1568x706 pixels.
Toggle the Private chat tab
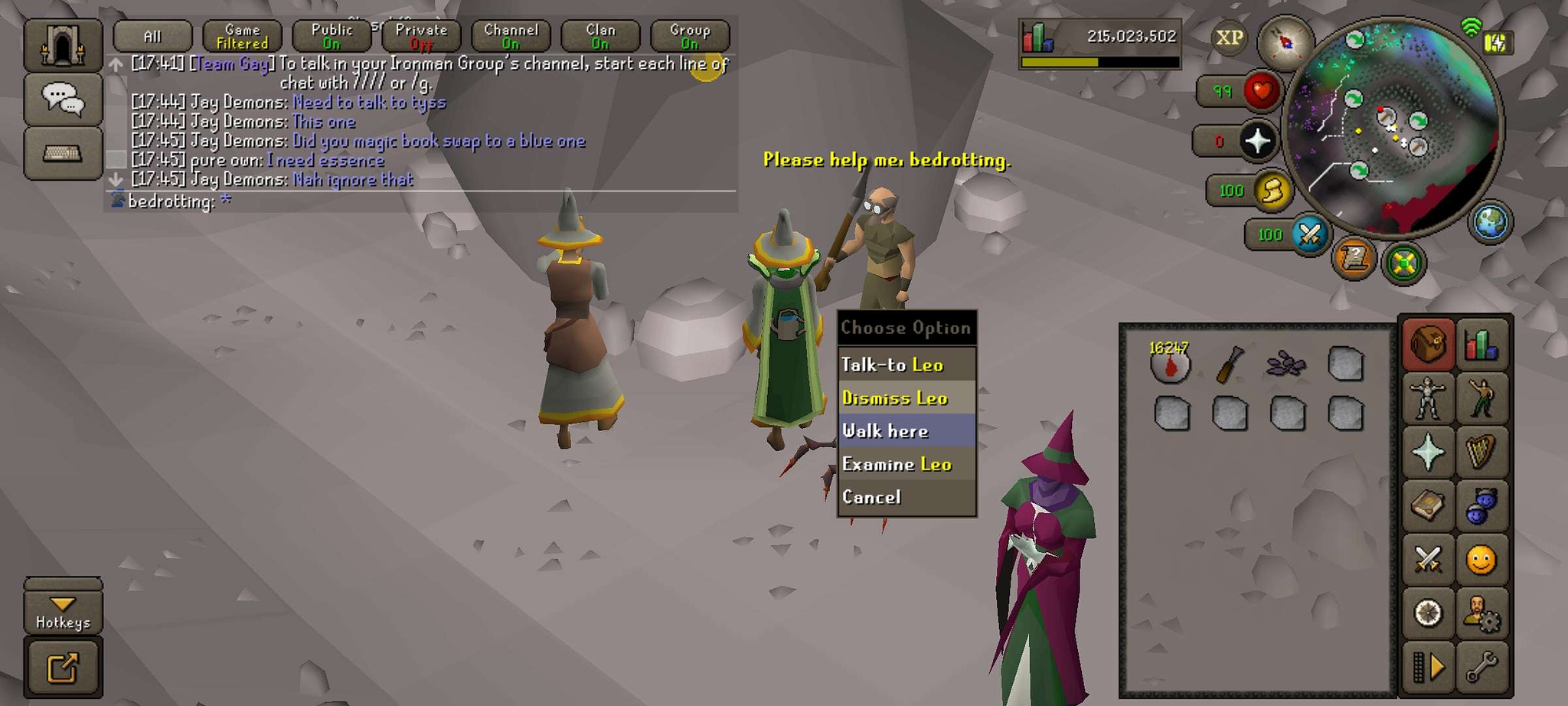pos(421,36)
